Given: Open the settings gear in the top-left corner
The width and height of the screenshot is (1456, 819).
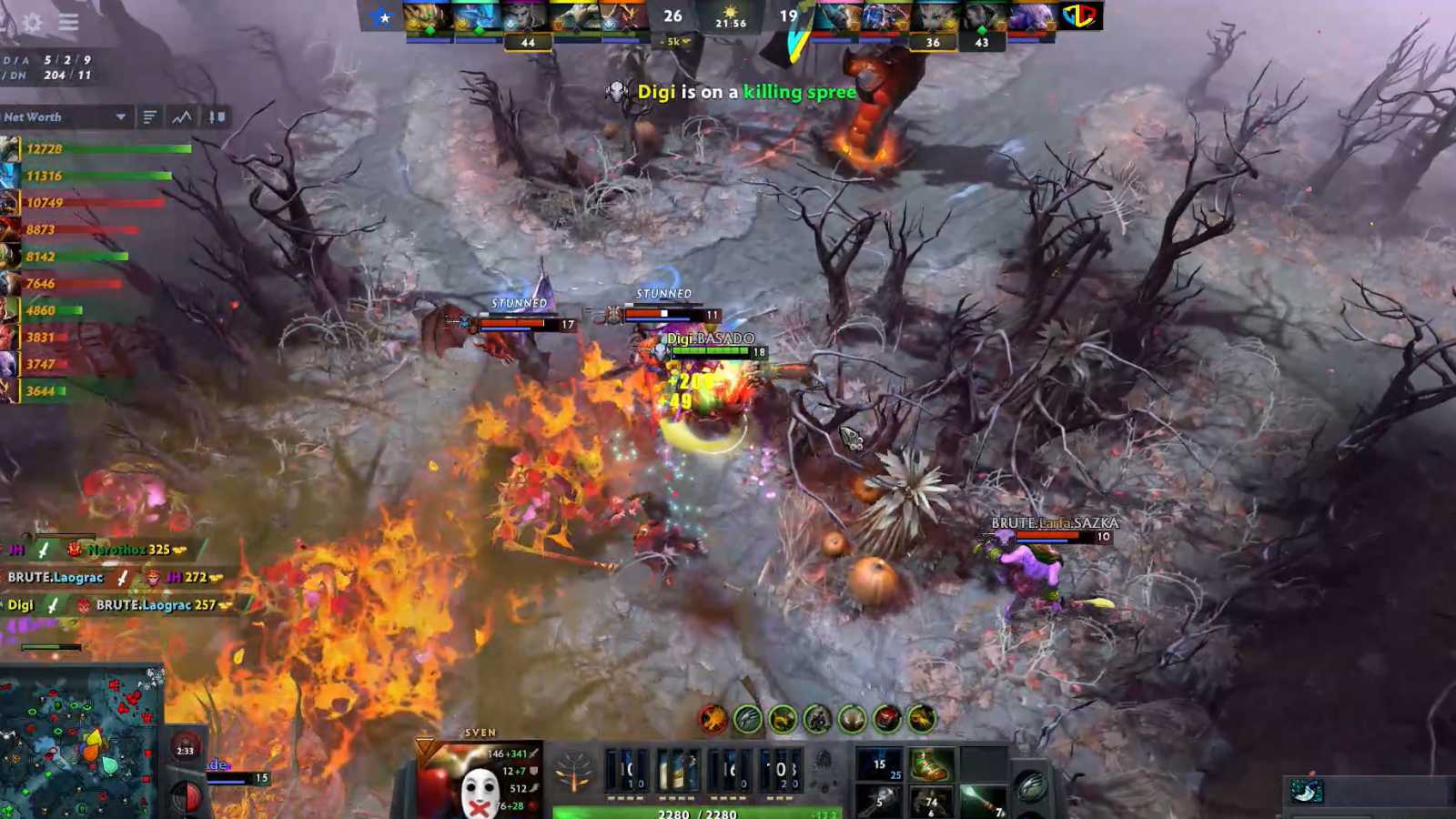Looking at the screenshot, I should click(30, 24).
